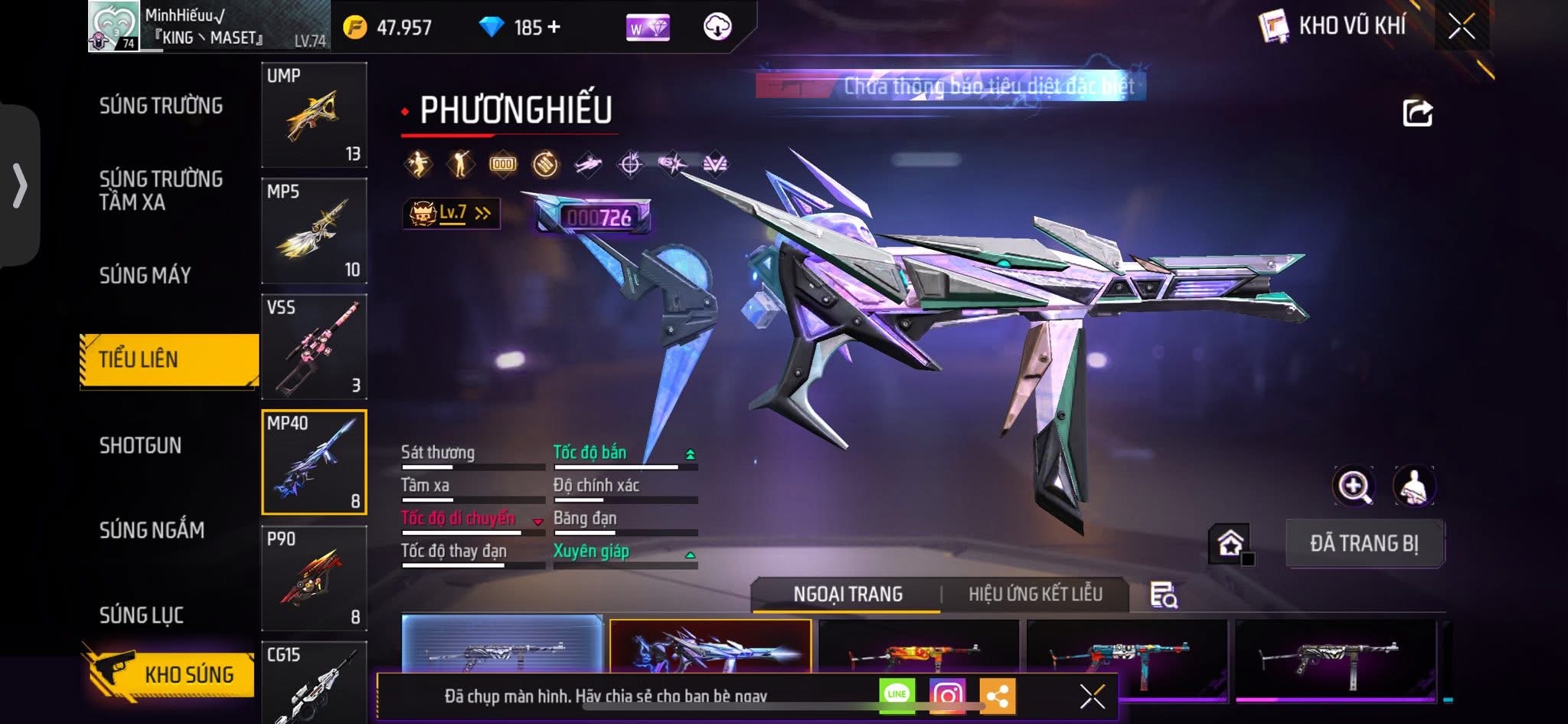The width and height of the screenshot is (1568, 724).
Task: Choose the VSS weapon slot
Action: click(314, 346)
